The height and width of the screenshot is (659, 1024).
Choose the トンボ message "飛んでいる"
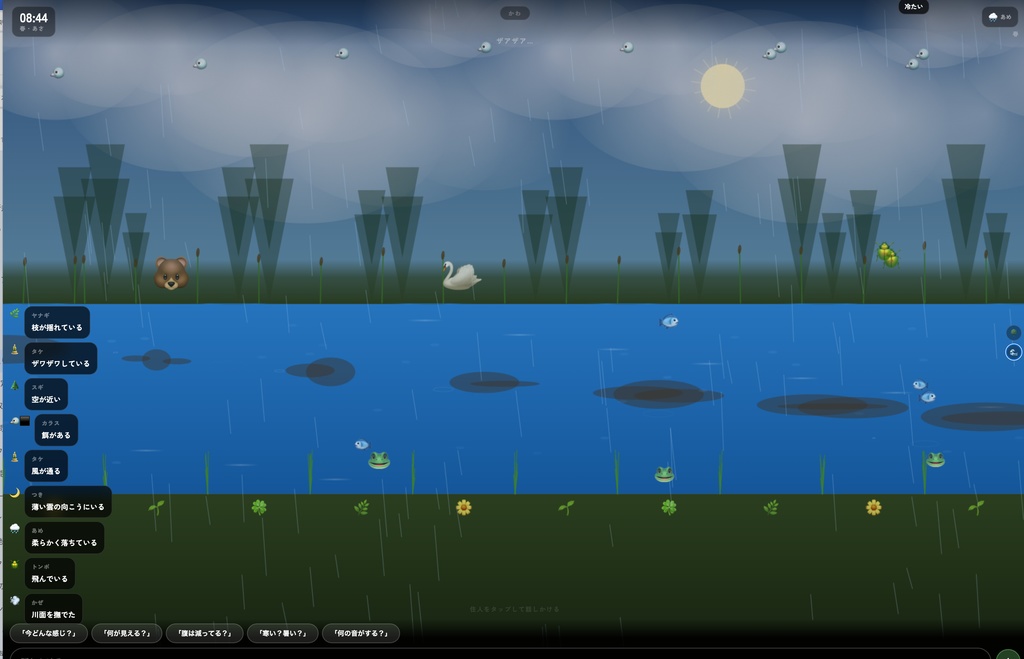pyautogui.click(x=50, y=574)
